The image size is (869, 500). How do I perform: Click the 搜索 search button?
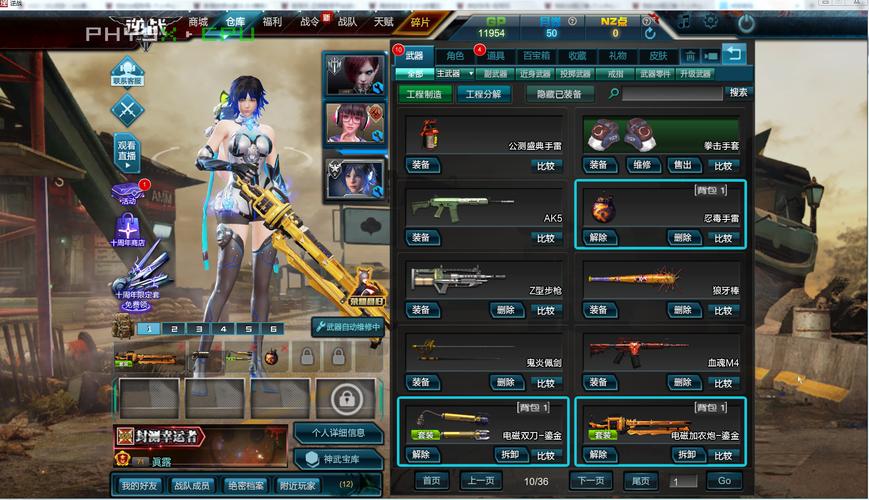(x=738, y=93)
